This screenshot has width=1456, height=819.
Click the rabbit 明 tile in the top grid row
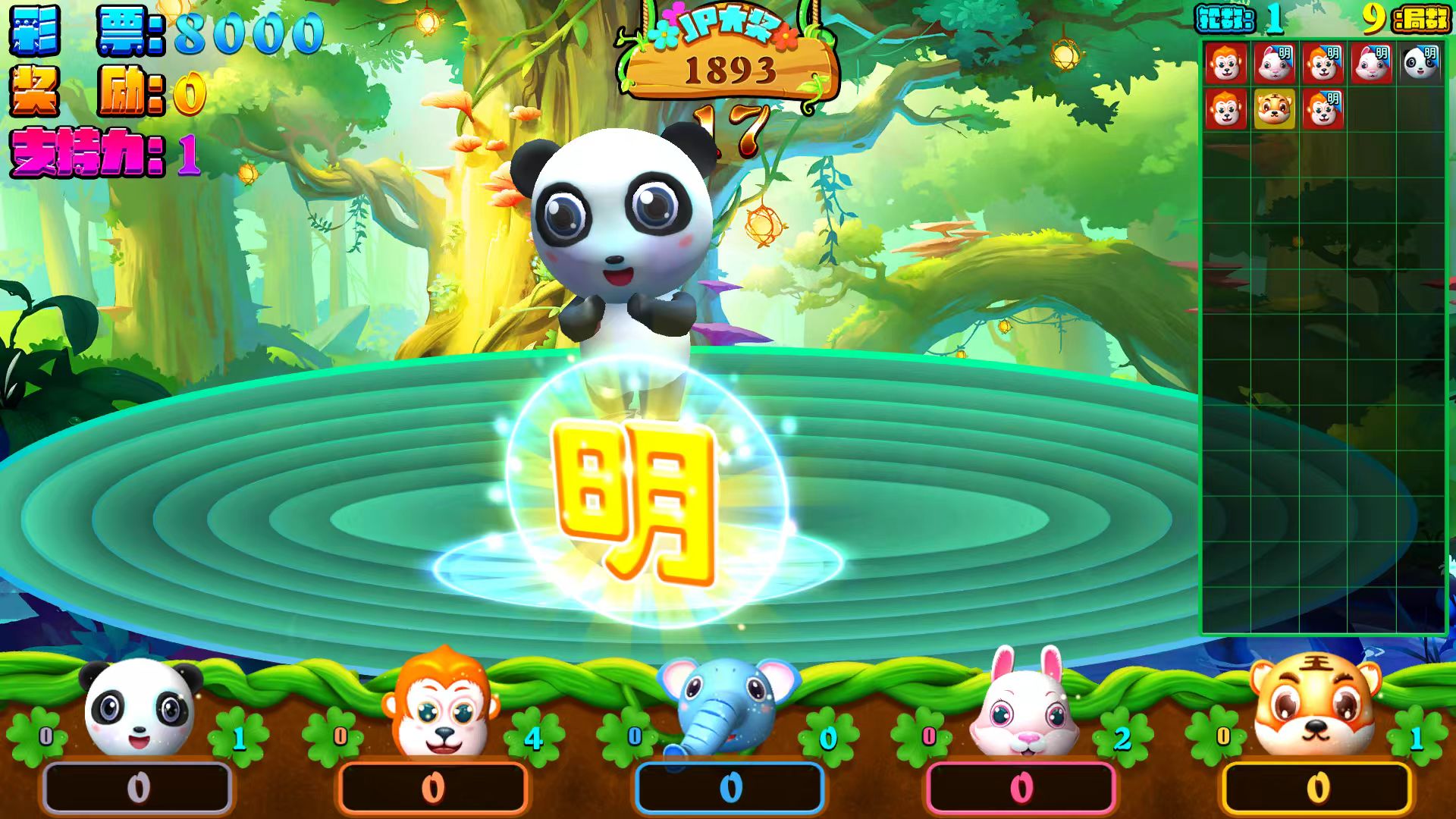pos(1274,64)
